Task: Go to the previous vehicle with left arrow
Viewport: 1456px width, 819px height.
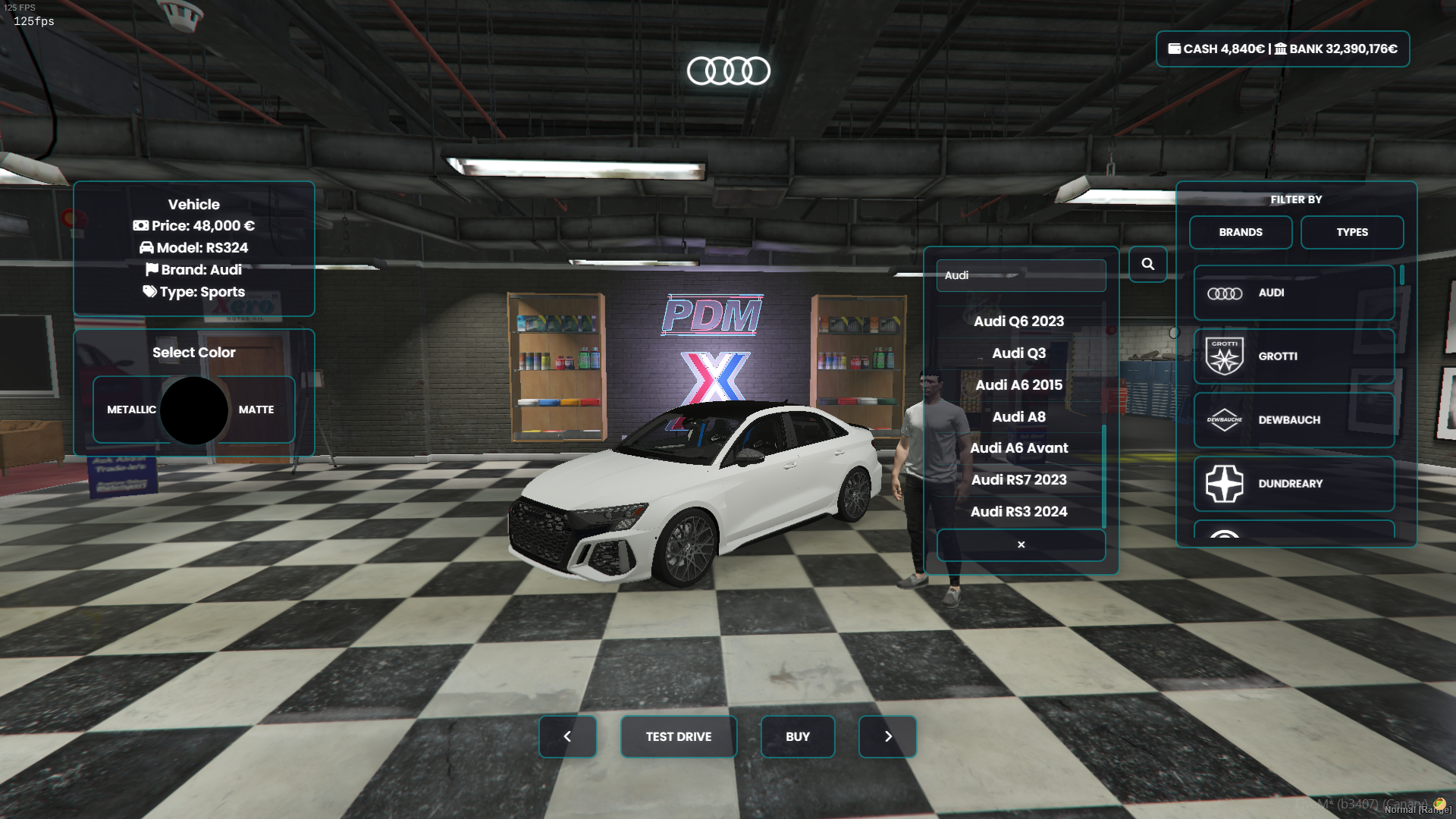Action: click(567, 736)
